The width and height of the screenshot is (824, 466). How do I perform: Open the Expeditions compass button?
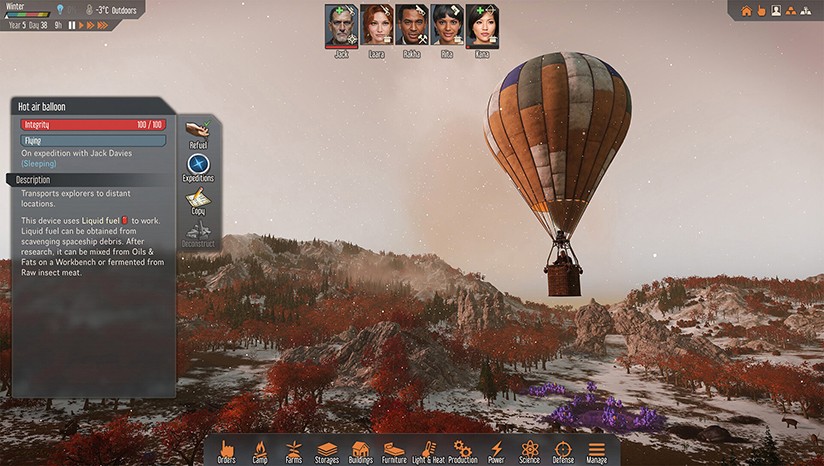pyautogui.click(x=198, y=164)
